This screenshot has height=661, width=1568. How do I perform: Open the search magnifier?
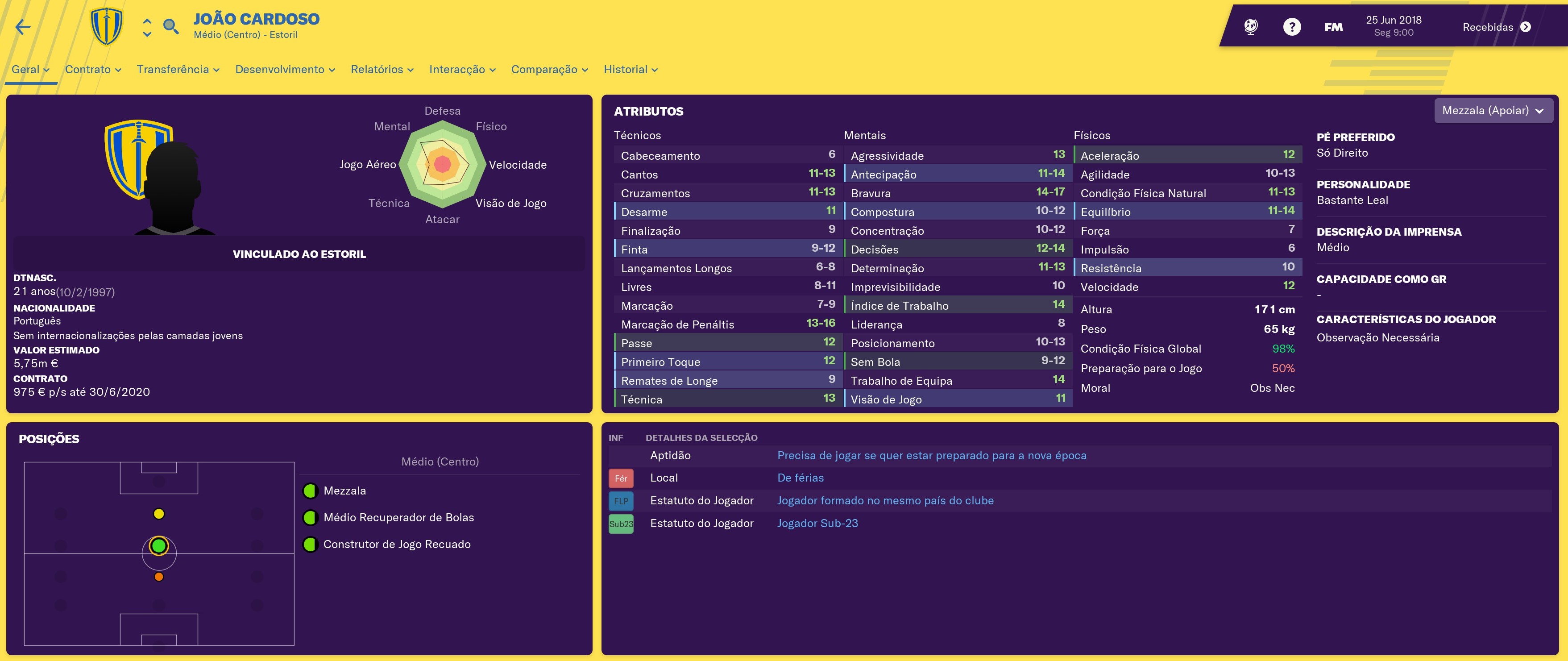click(x=171, y=27)
